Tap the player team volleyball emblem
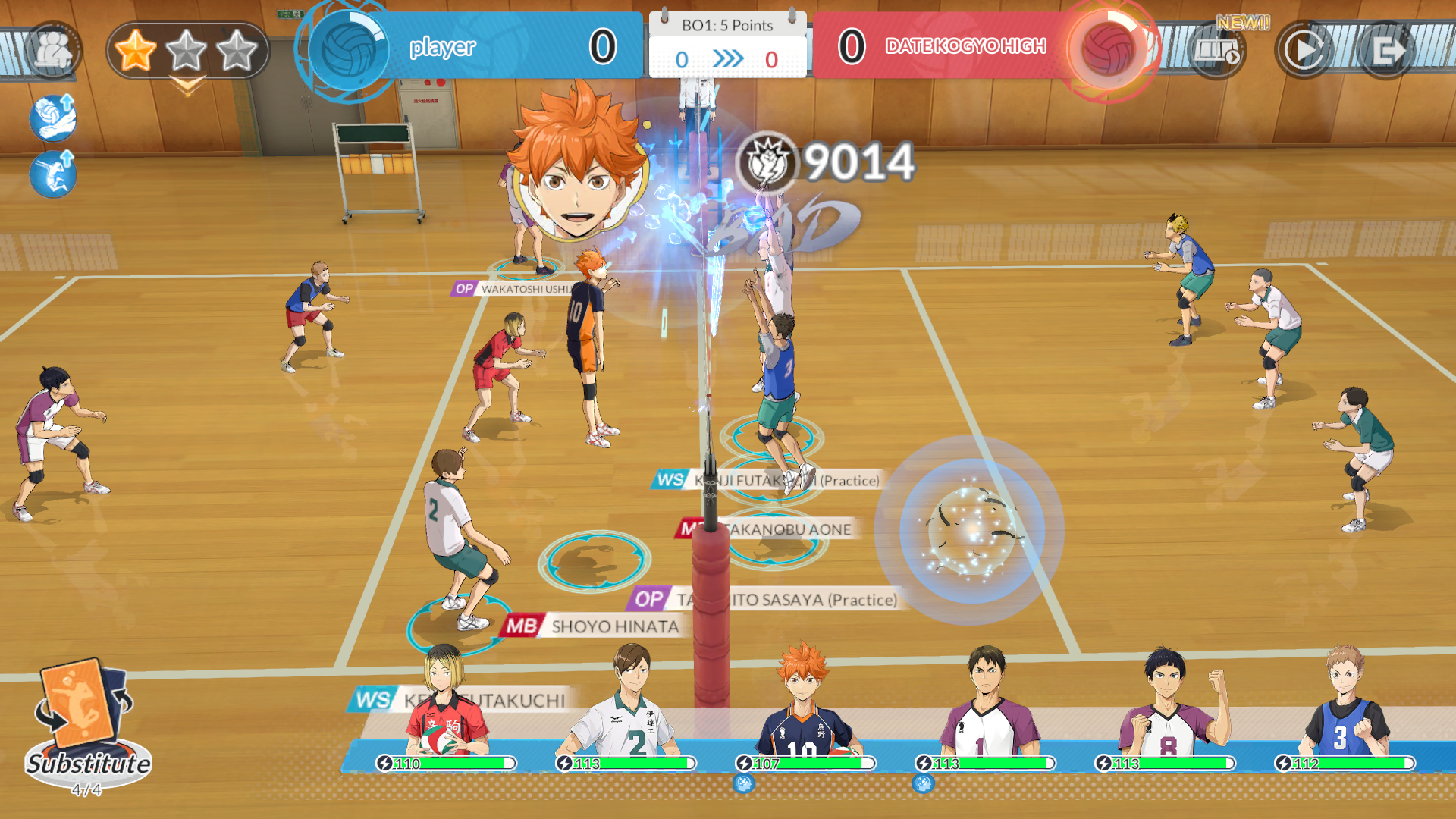Viewport: 1456px width, 819px height. click(x=348, y=50)
